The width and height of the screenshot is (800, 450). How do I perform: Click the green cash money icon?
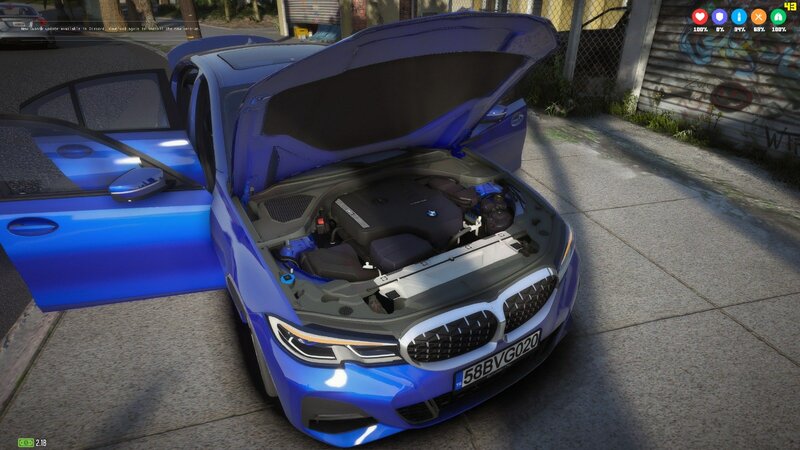click(x=24, y=441)
